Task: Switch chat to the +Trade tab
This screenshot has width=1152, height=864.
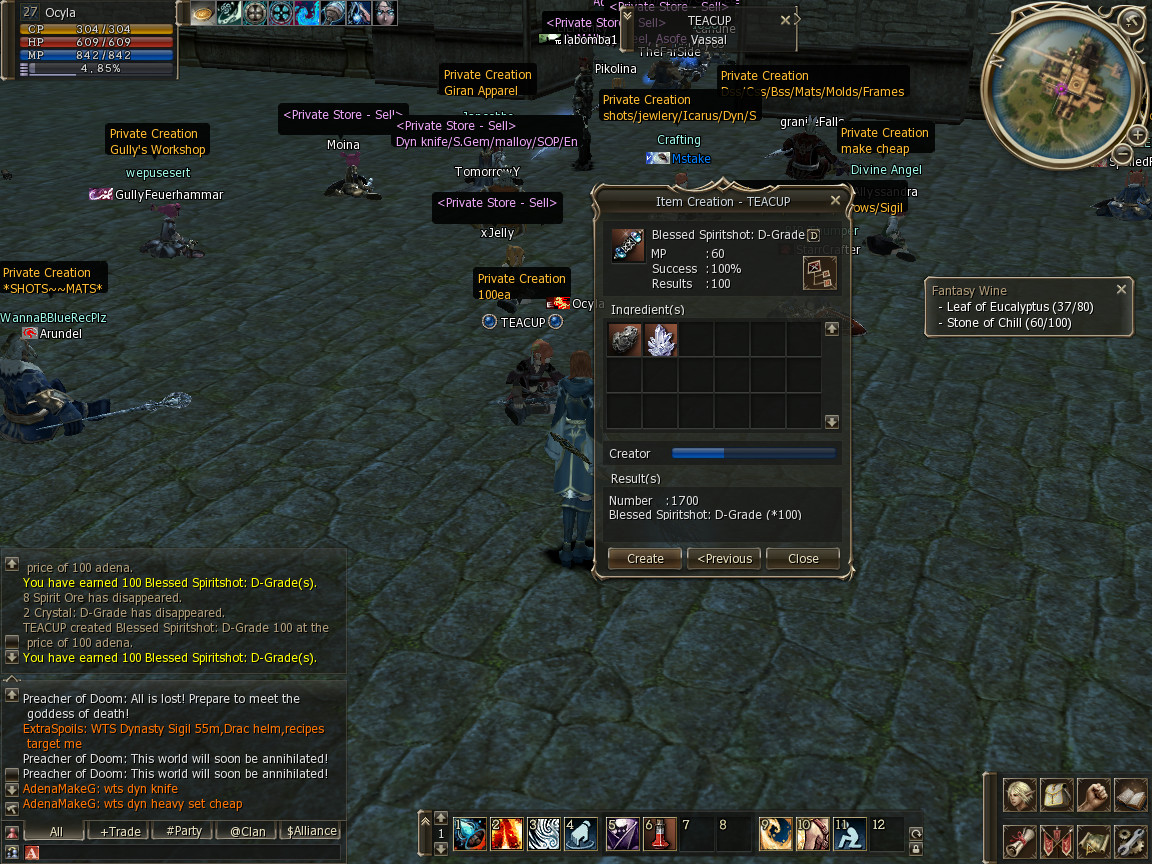Action: [119, 831]
